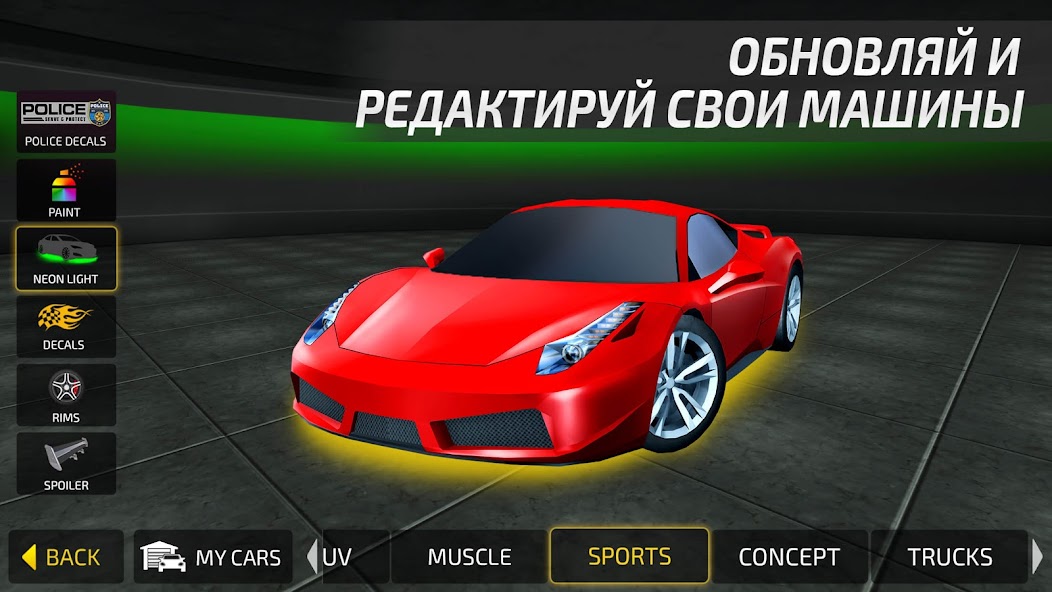Go back with the Back button
Screen dimensions: 1052x592
click(x=66, y=557)
